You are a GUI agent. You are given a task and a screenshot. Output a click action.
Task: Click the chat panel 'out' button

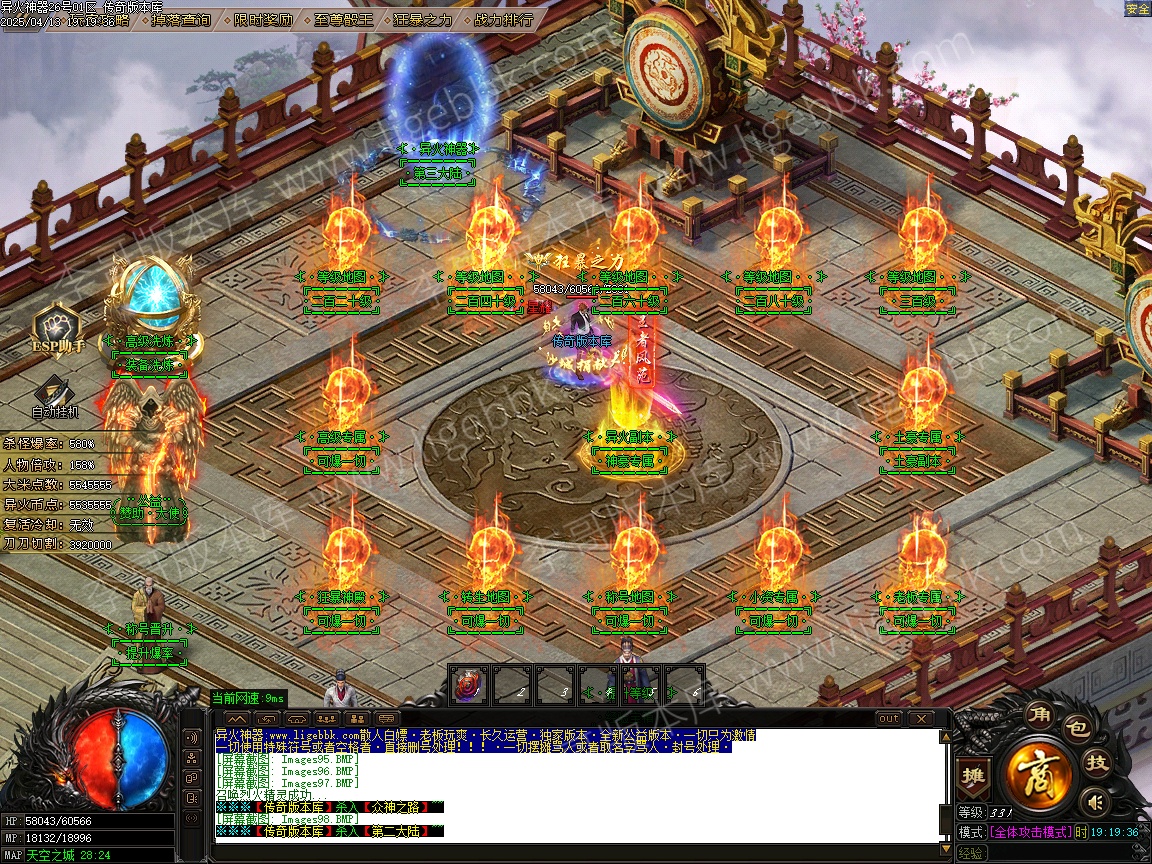pyautogui.click(x=888, y=718)
